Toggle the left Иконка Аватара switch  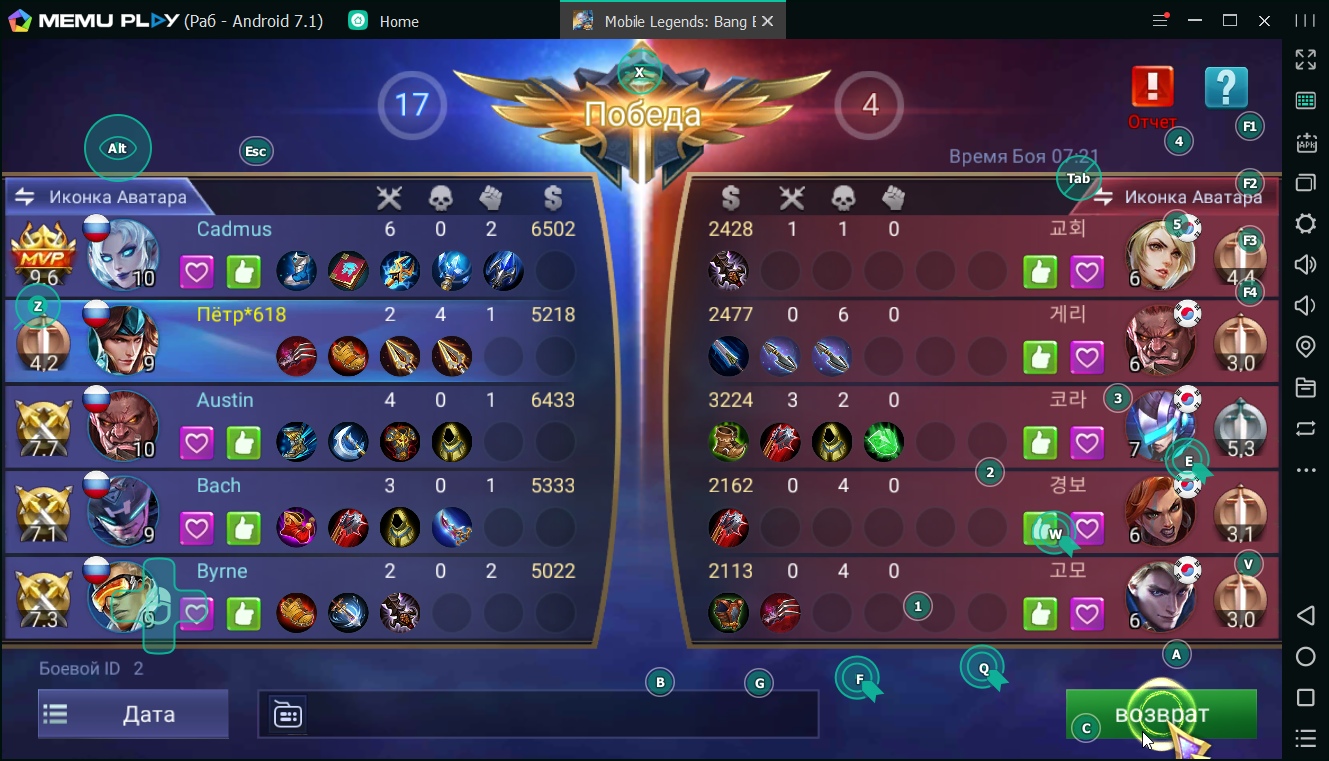(24, 197)
